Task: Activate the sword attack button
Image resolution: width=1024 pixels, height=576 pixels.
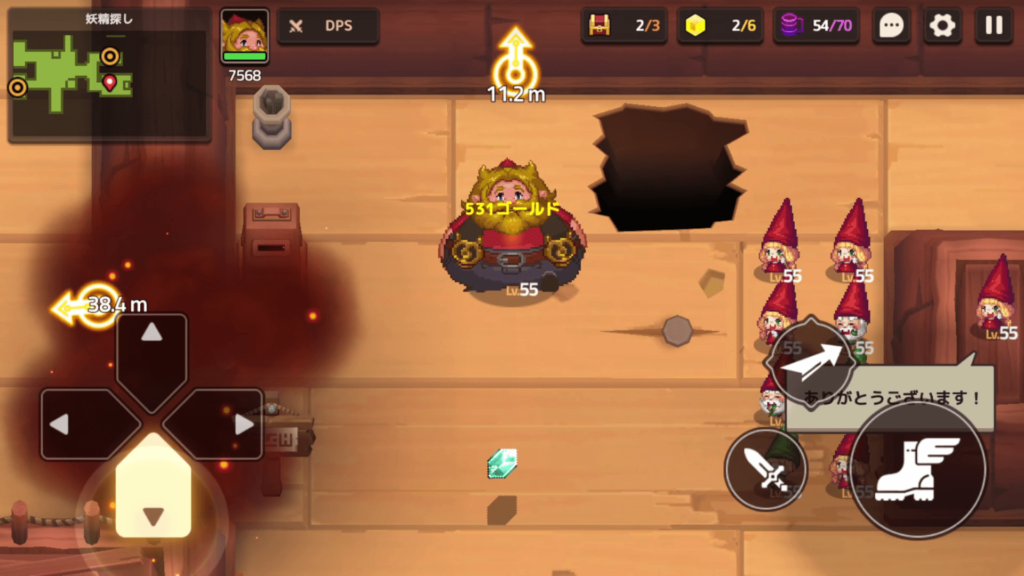Action: (766, 469)
